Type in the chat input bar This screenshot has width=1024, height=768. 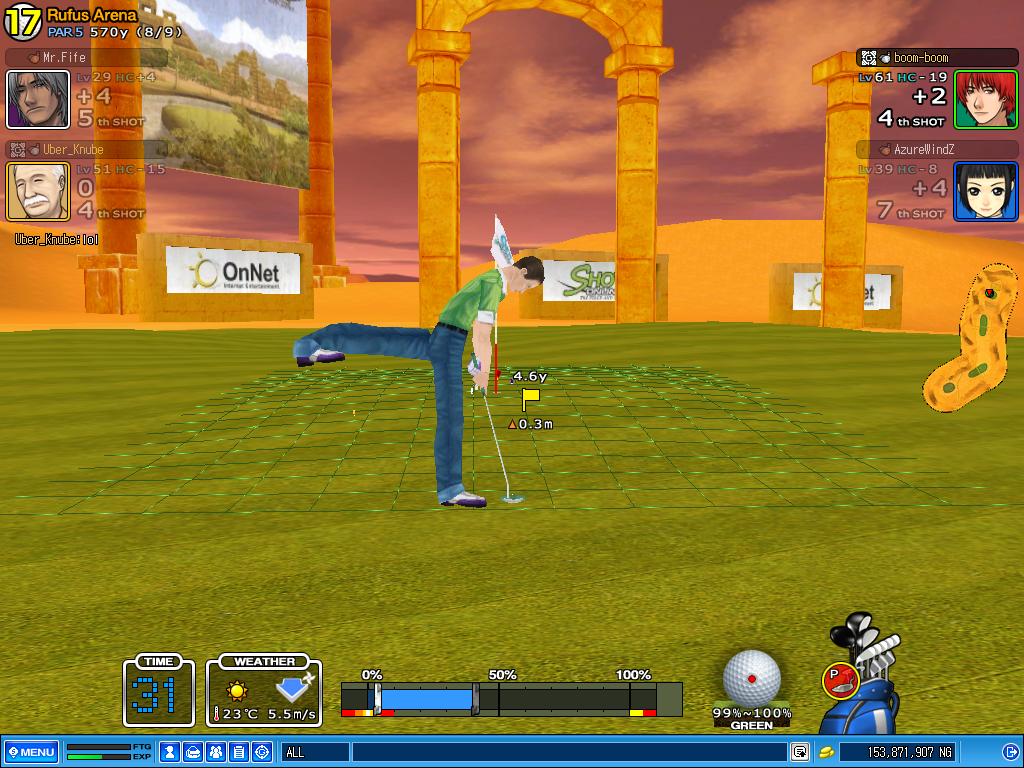[568, 752]
